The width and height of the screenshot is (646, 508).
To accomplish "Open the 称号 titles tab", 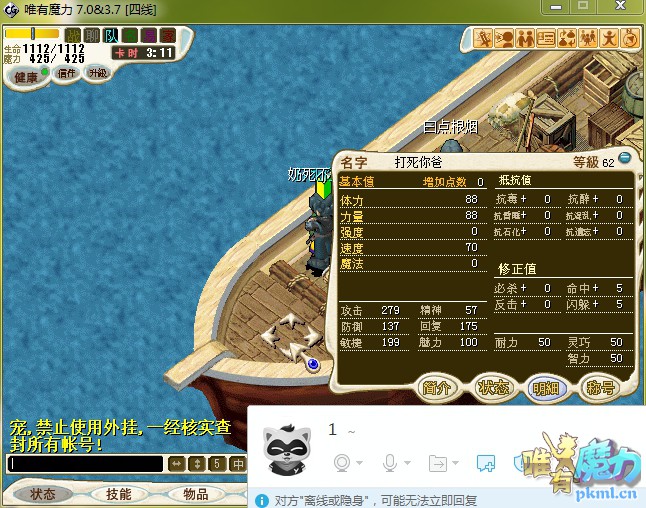I will coord(600,388).
